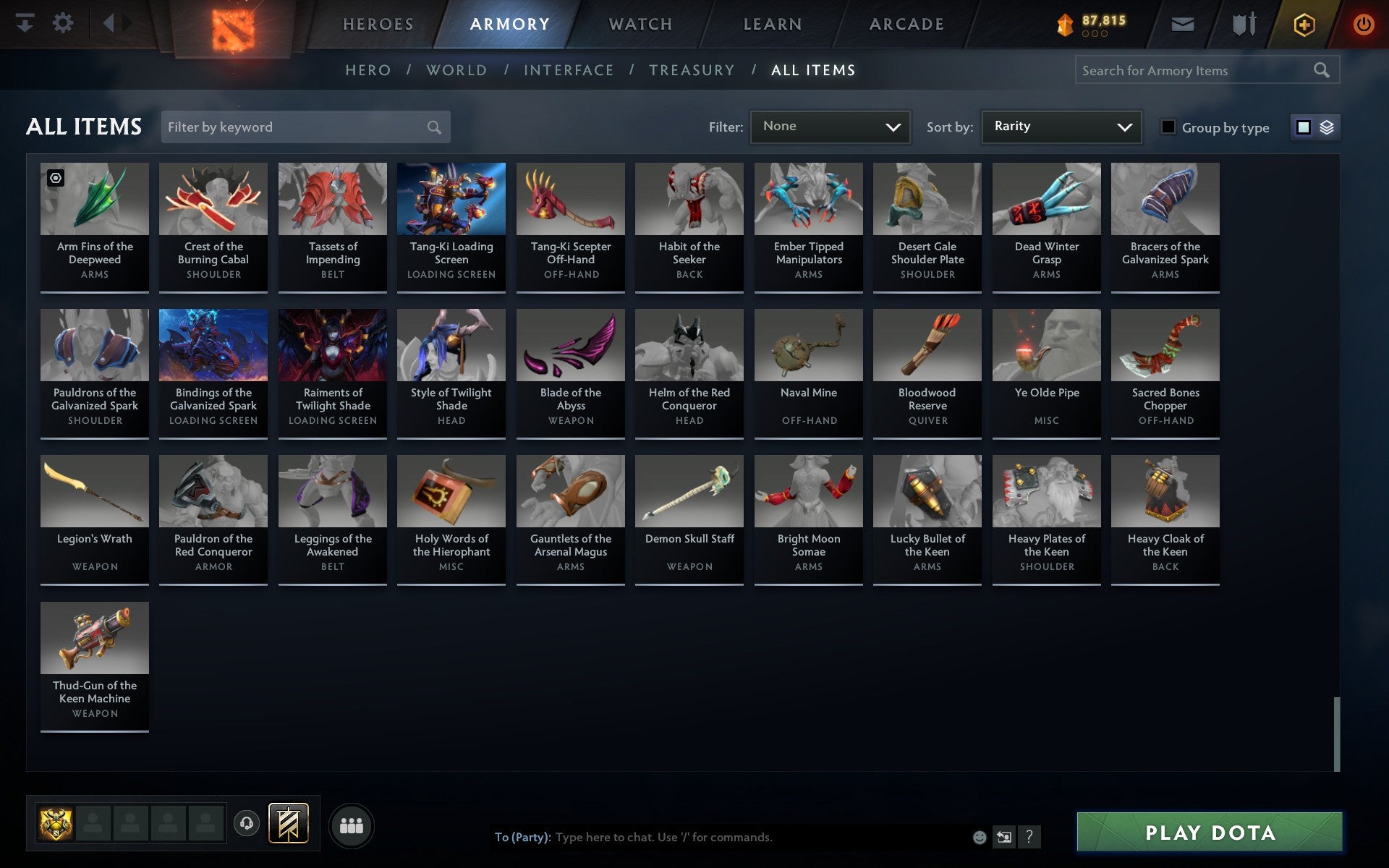Click the chat help question mark icon

[1029, 838]
